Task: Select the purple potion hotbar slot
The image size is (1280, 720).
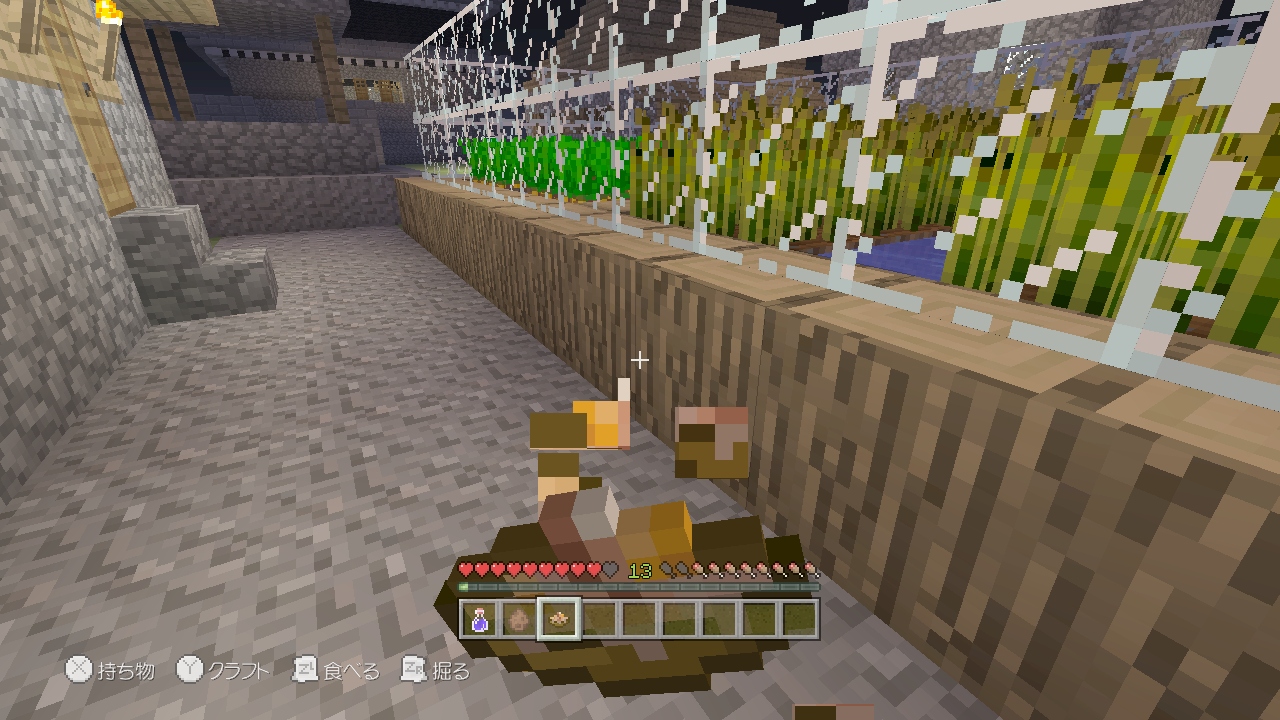Action: pyautogui.click(x=479, y=620)
